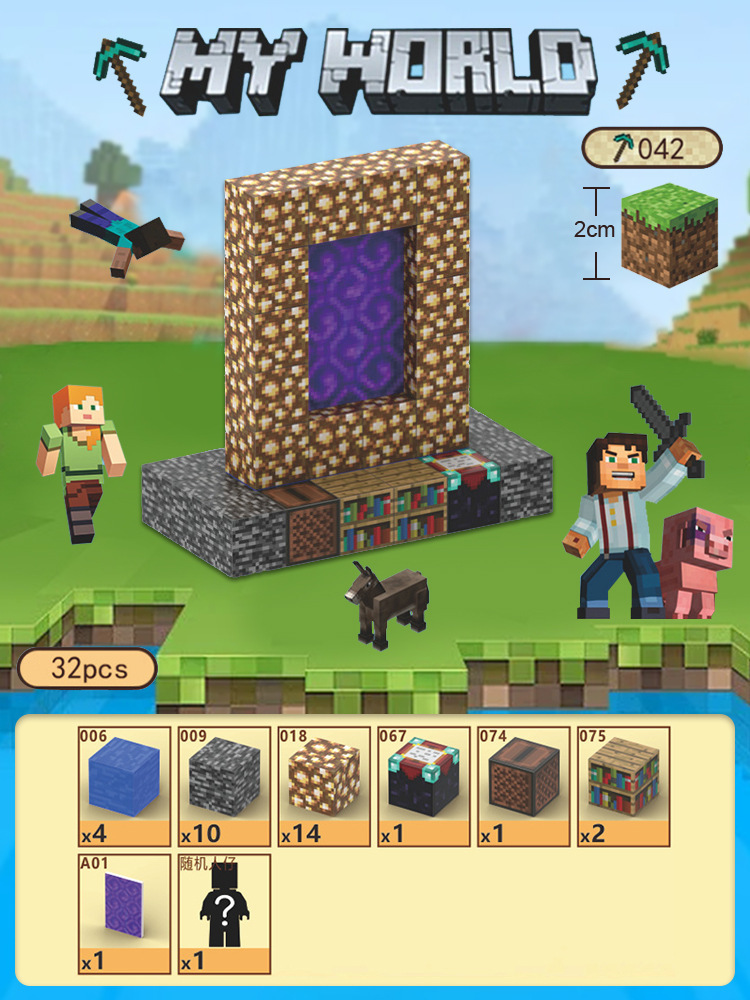Pick the glowstone block slot 018
This screenshot has width=750, height=1000.
point(324,786)
